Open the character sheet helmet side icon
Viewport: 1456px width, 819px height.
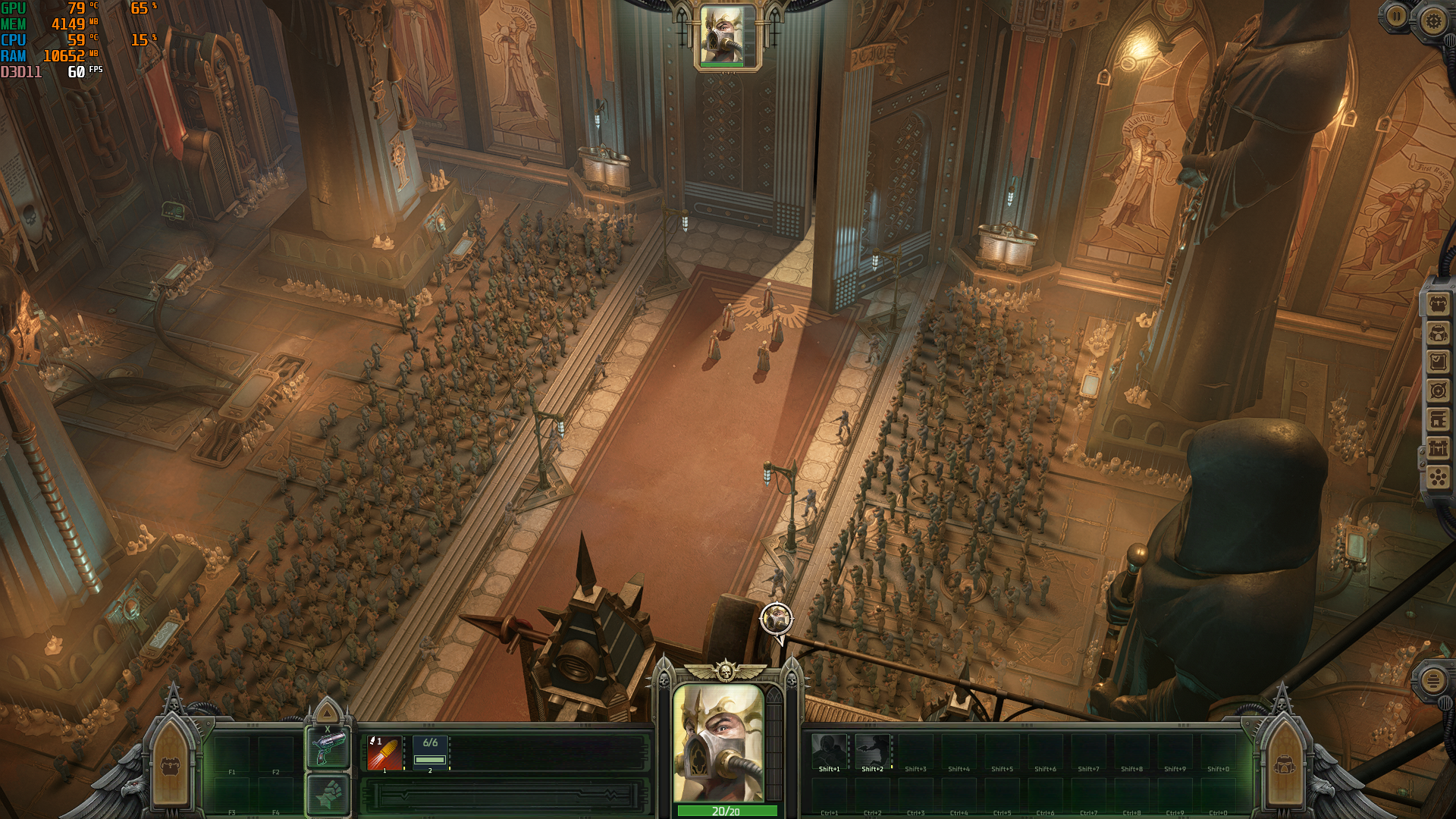click(x=1438, y=334)
